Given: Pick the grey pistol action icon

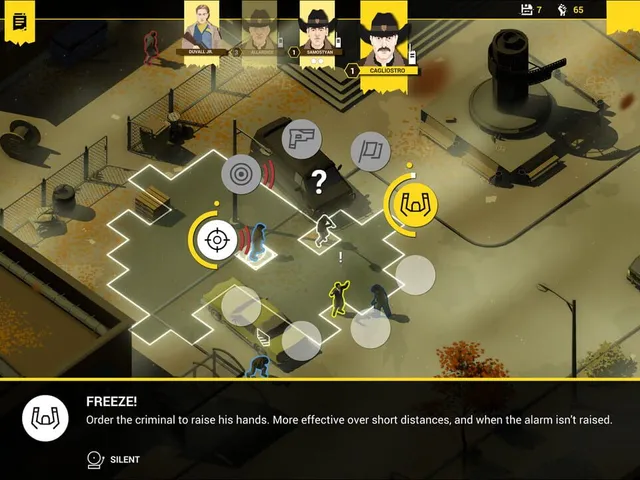Looking at the screenshot, I should [x=300, y=139].
